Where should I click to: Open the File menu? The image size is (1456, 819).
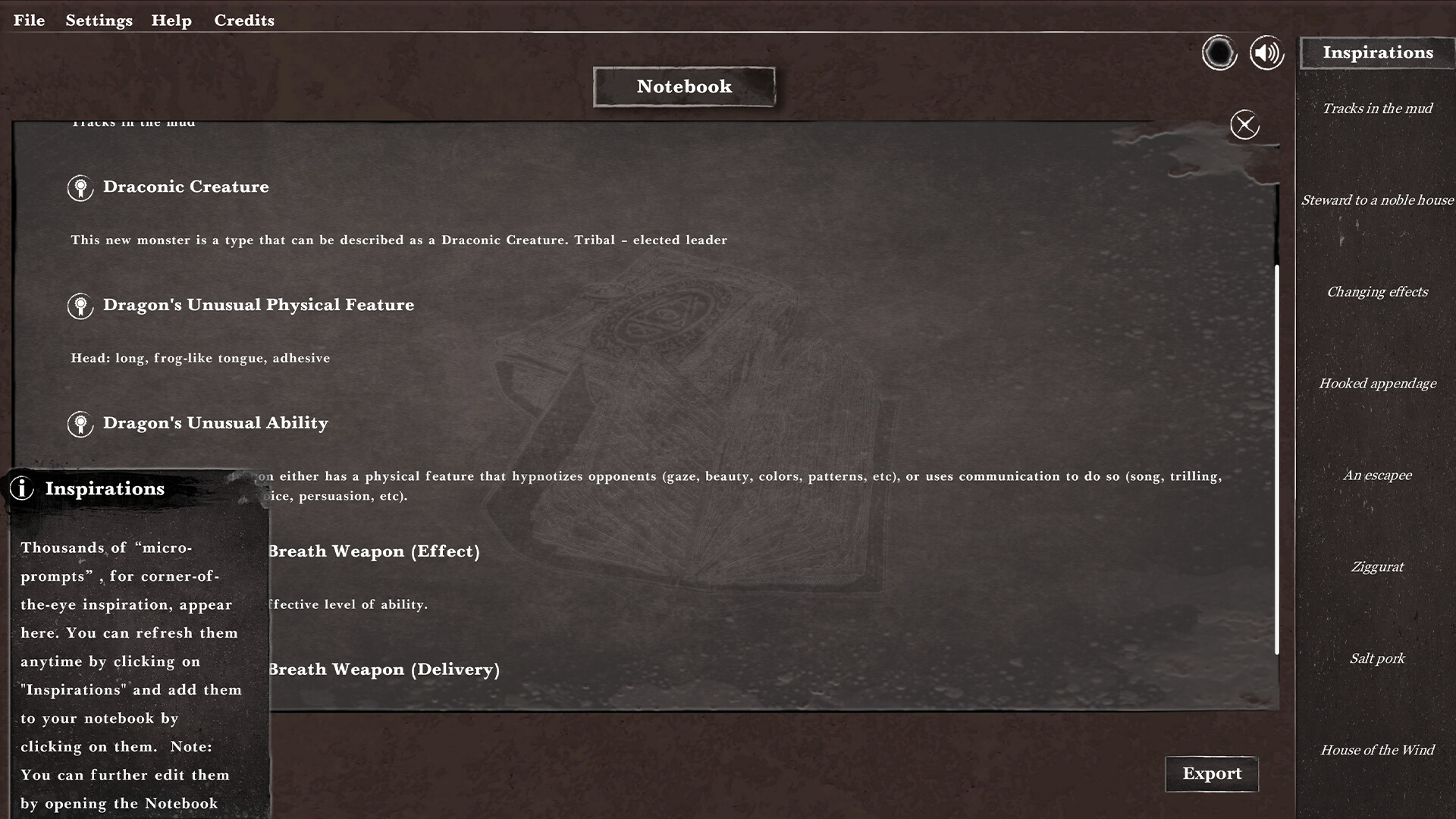[x=29, y=20]
